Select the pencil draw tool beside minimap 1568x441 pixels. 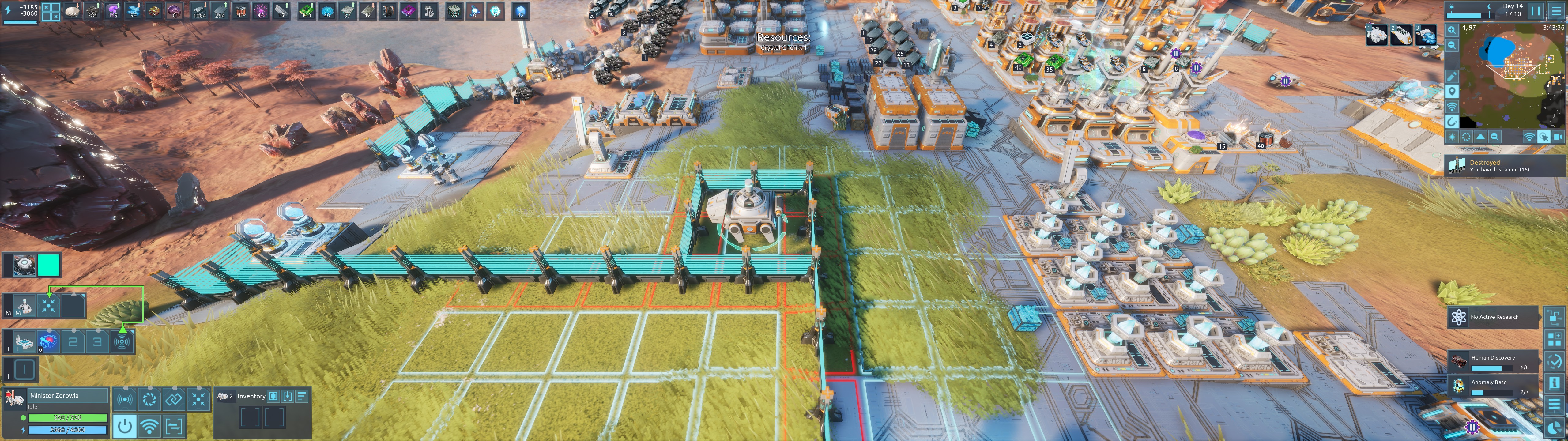click(1452, 77)
